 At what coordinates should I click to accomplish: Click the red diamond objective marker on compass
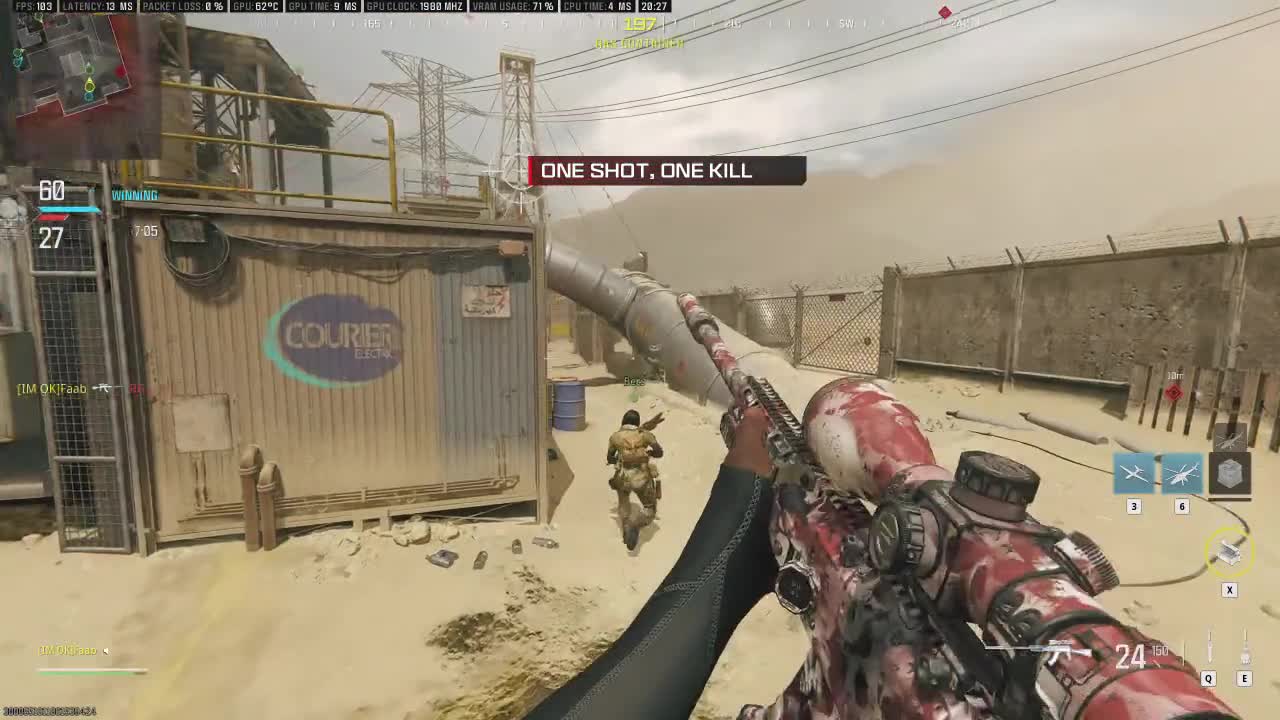[945, 13]
